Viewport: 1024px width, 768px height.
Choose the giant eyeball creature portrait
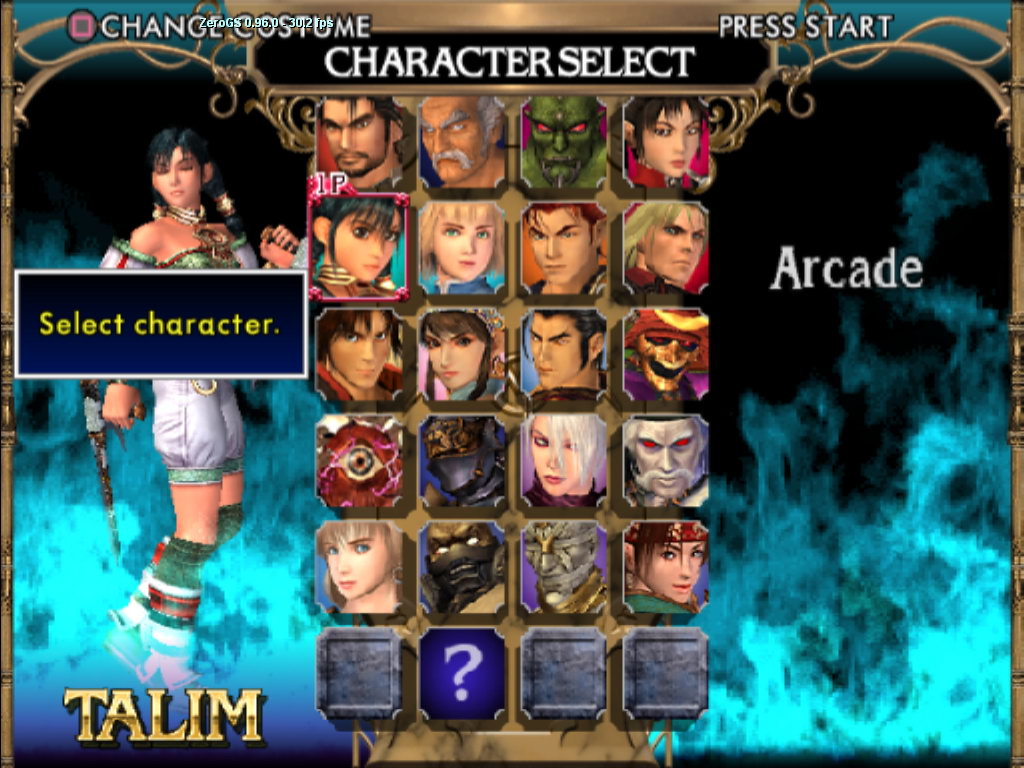tap(360, 462)
